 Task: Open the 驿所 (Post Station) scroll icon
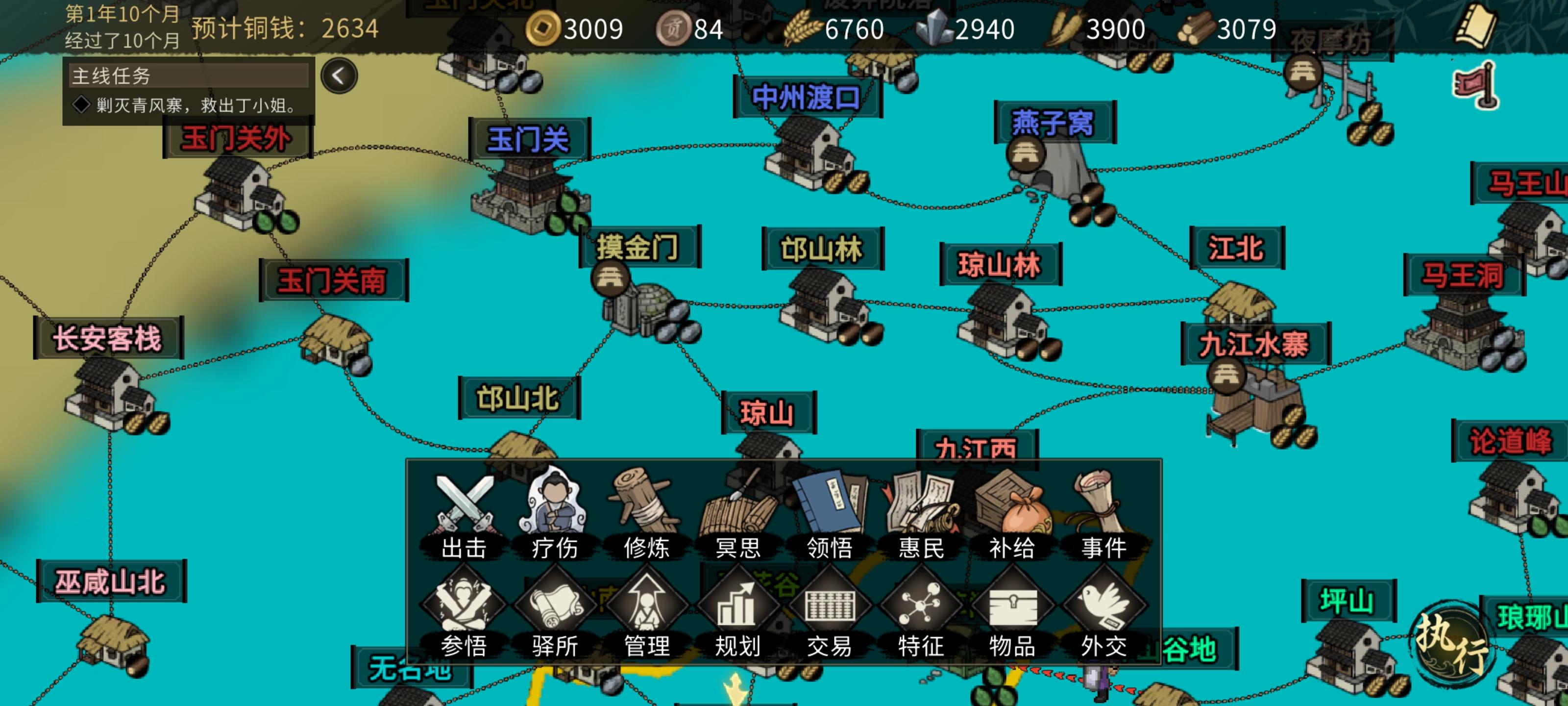[x=556, y=606]
